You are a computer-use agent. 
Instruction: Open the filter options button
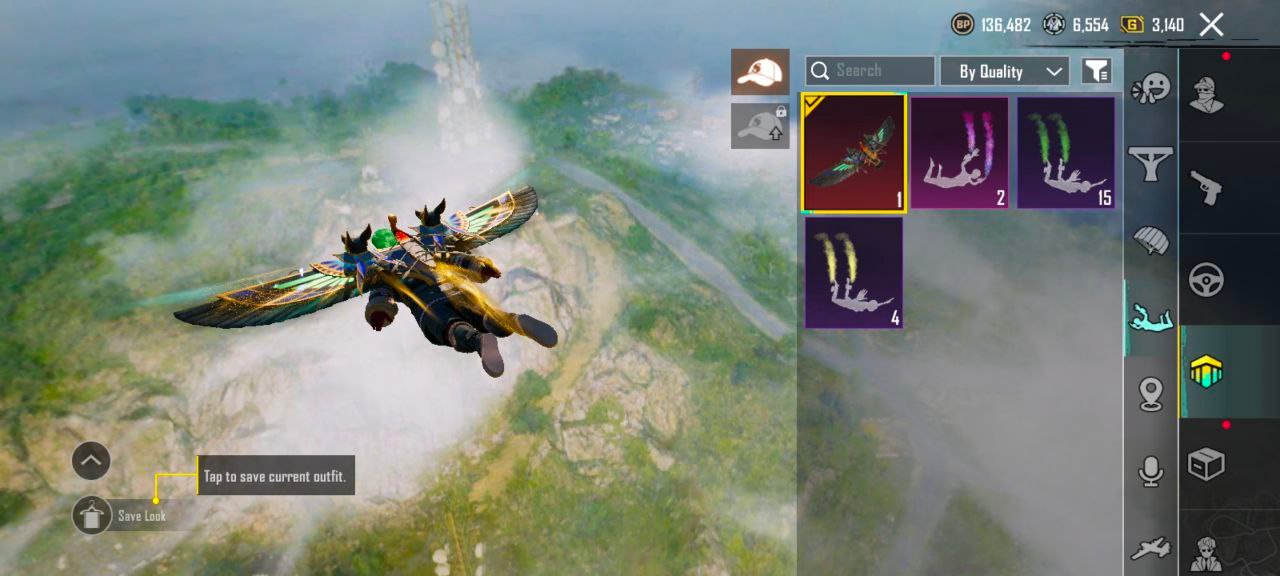(x=1097, y=71)
